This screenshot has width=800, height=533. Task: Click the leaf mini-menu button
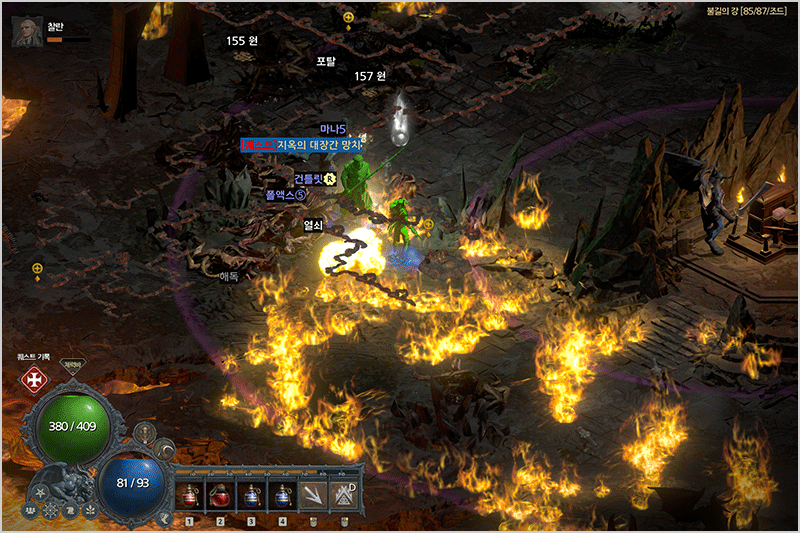[x=88, y=511]
